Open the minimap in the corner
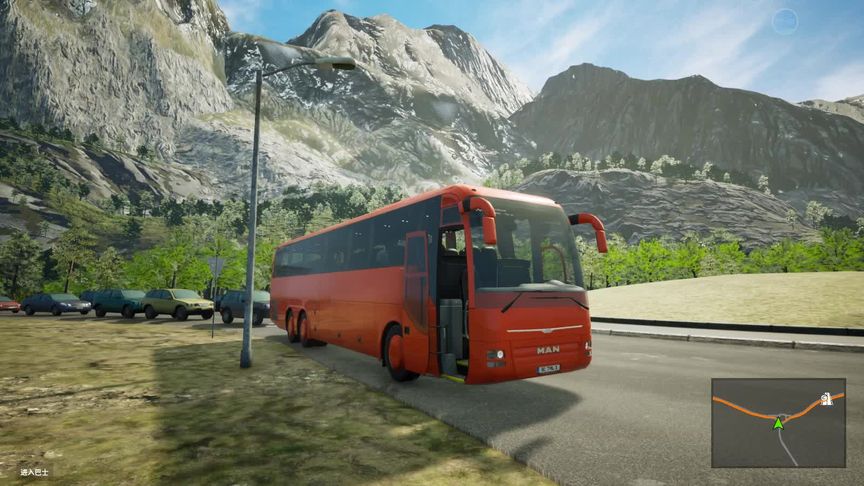 pos(778,422)
